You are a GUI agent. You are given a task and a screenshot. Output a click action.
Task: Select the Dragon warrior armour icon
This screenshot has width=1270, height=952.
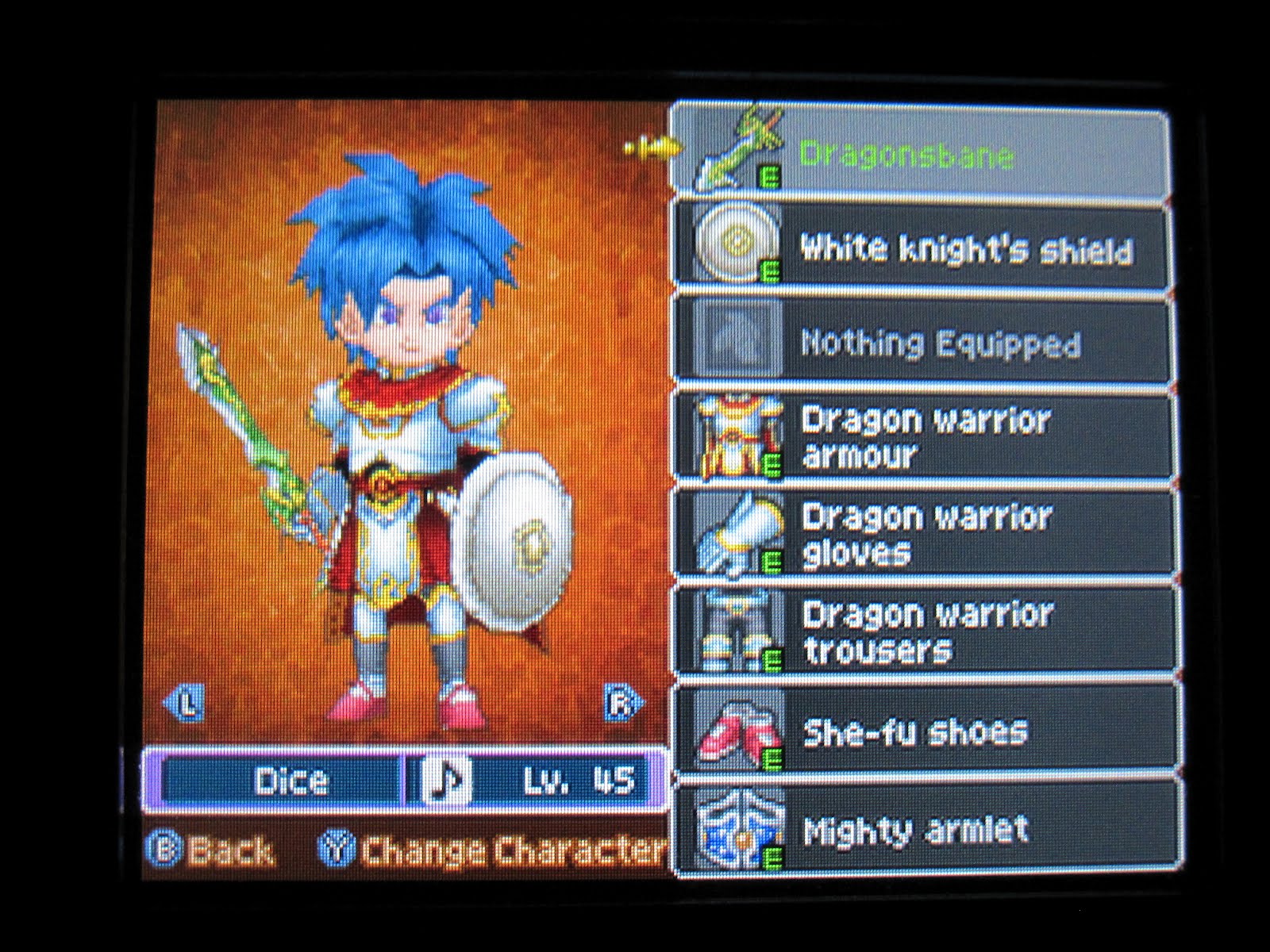(738, 436)
